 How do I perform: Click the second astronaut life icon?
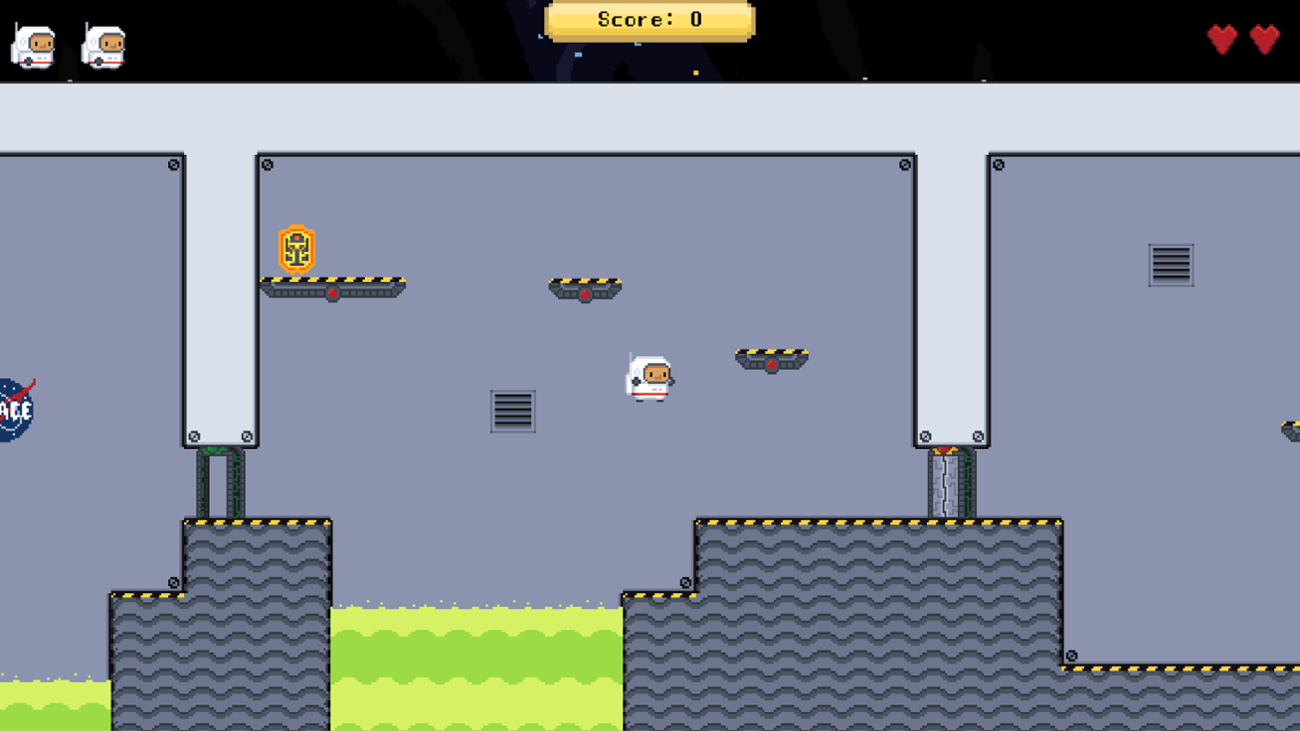[x=104, y=44]
